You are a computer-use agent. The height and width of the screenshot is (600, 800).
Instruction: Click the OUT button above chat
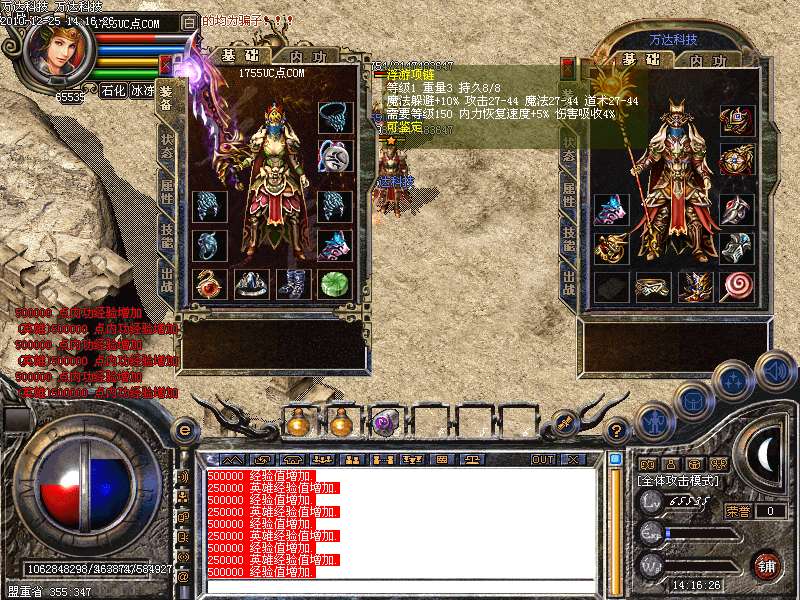[542, 459]
